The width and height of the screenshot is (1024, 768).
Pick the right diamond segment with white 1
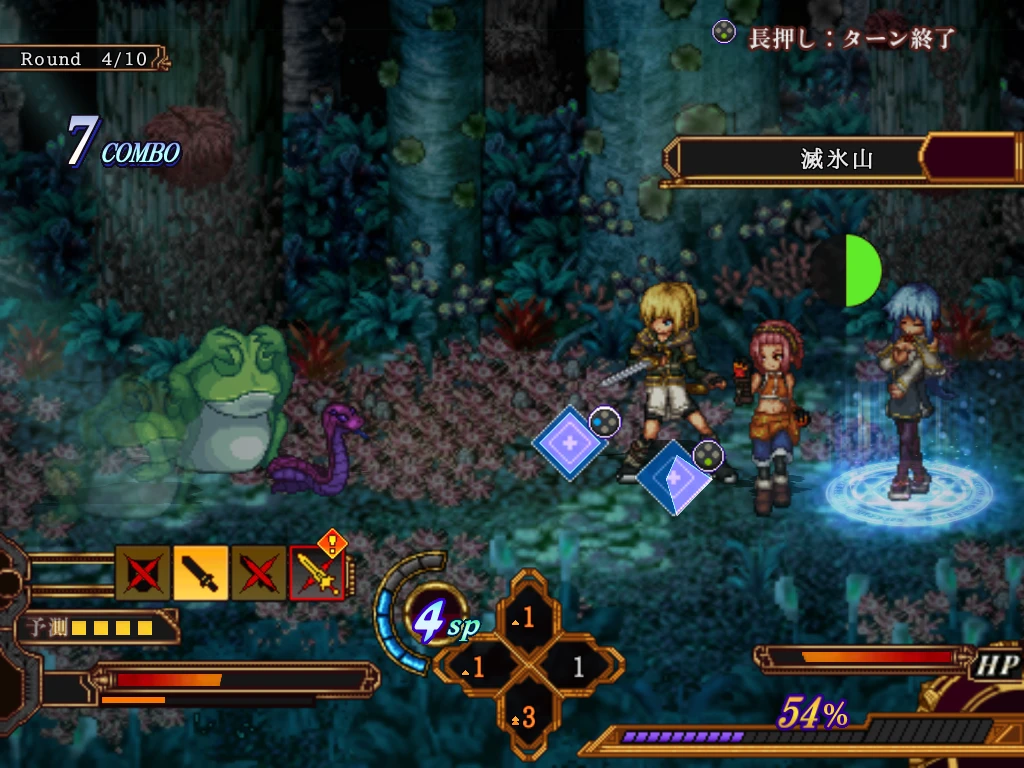click(577, 667)
